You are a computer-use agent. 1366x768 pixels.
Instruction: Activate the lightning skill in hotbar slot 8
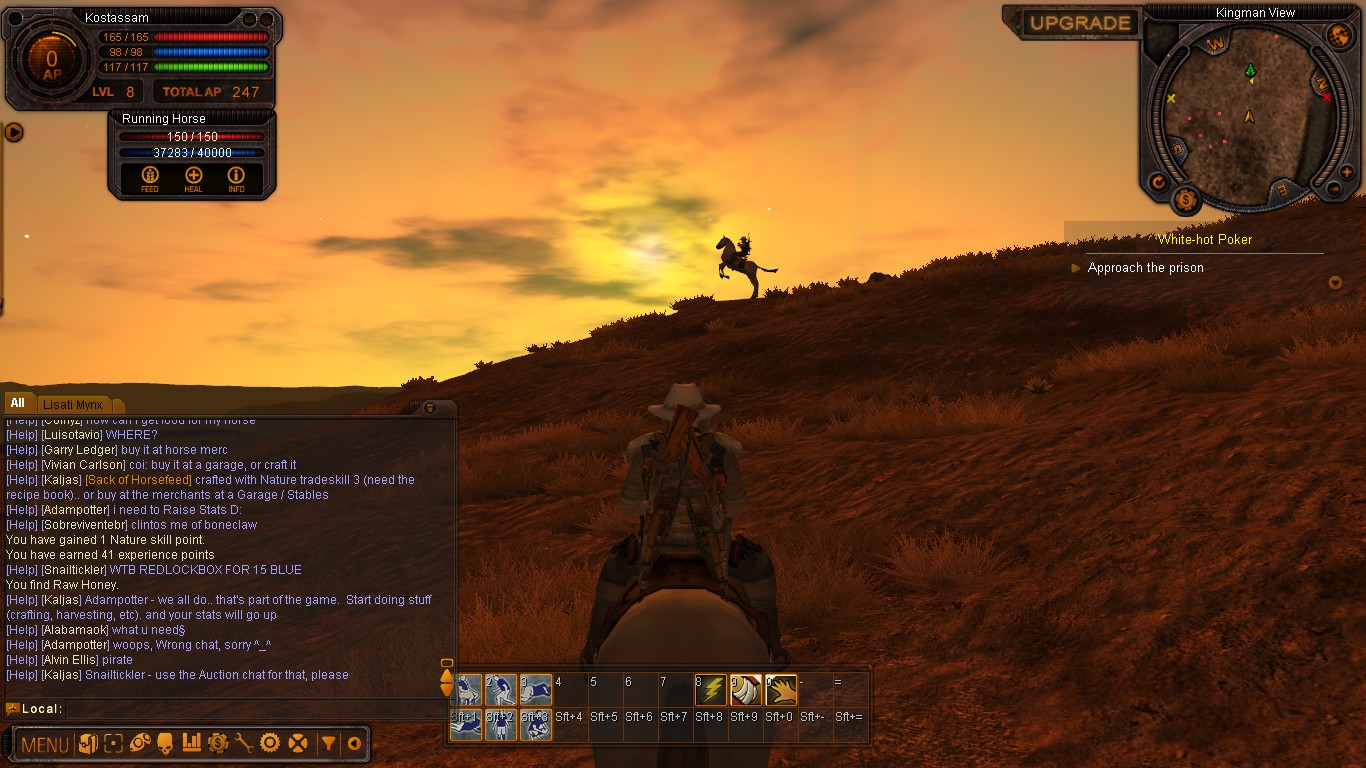711,689
